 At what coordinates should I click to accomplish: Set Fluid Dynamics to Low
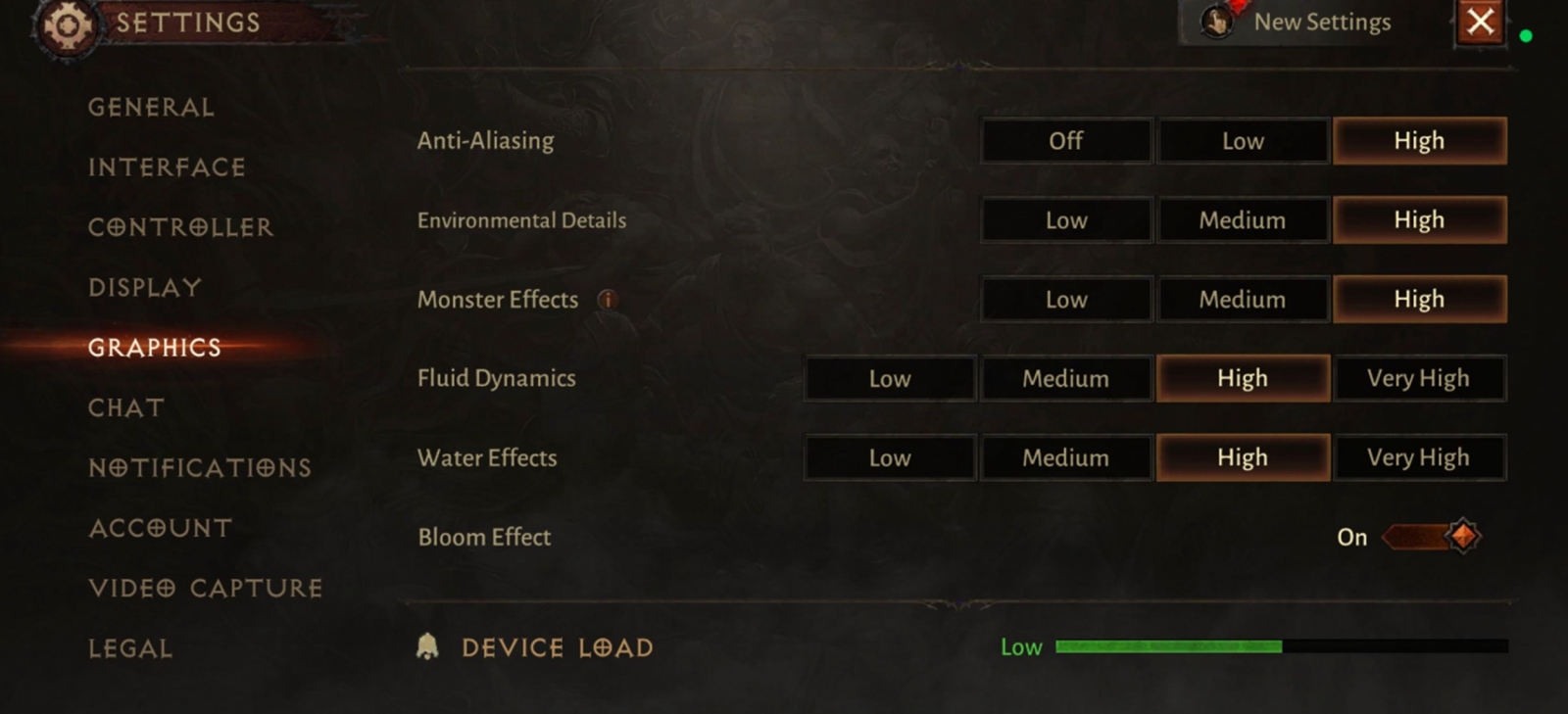(x=890, y=379)
